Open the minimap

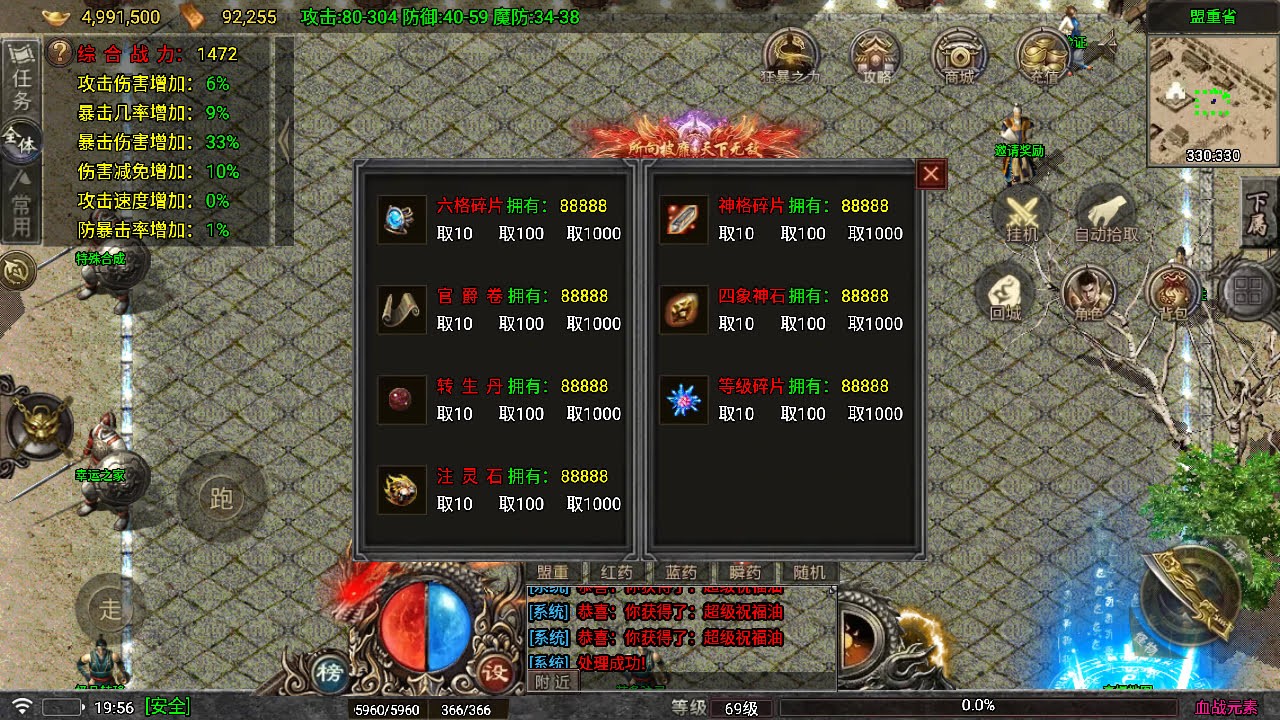point(1212,98)
